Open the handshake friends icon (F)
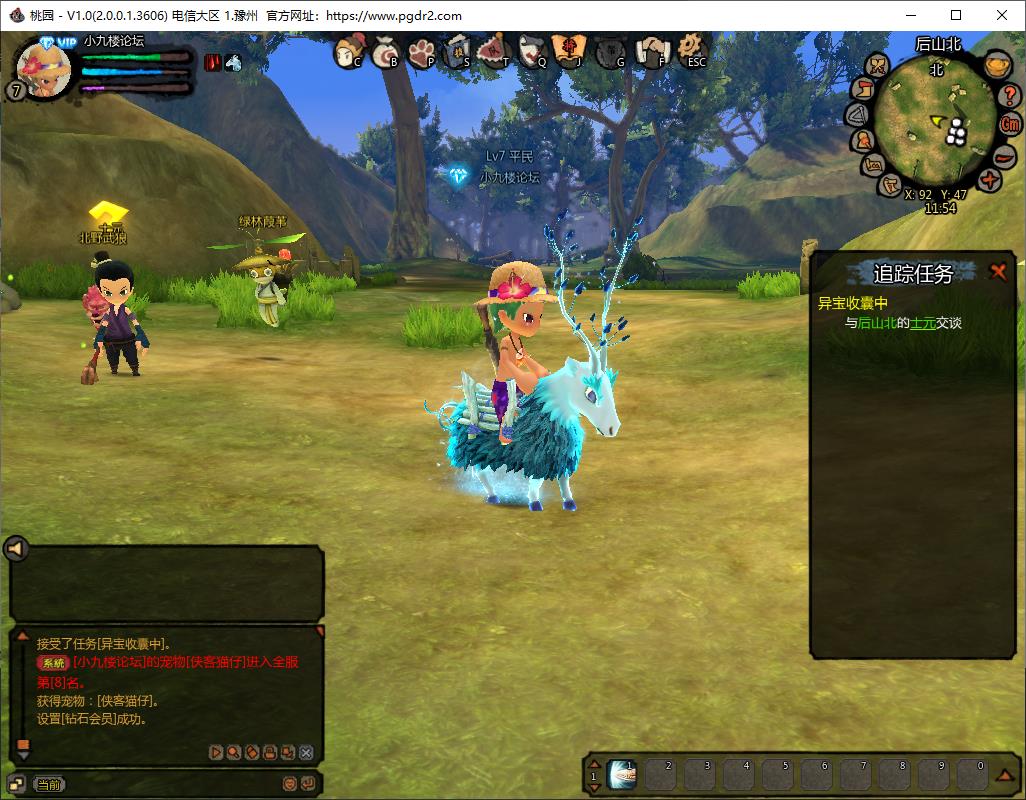Image resolution: width=1026 pixels, height=800 pixels. click(x=654, y=50)
